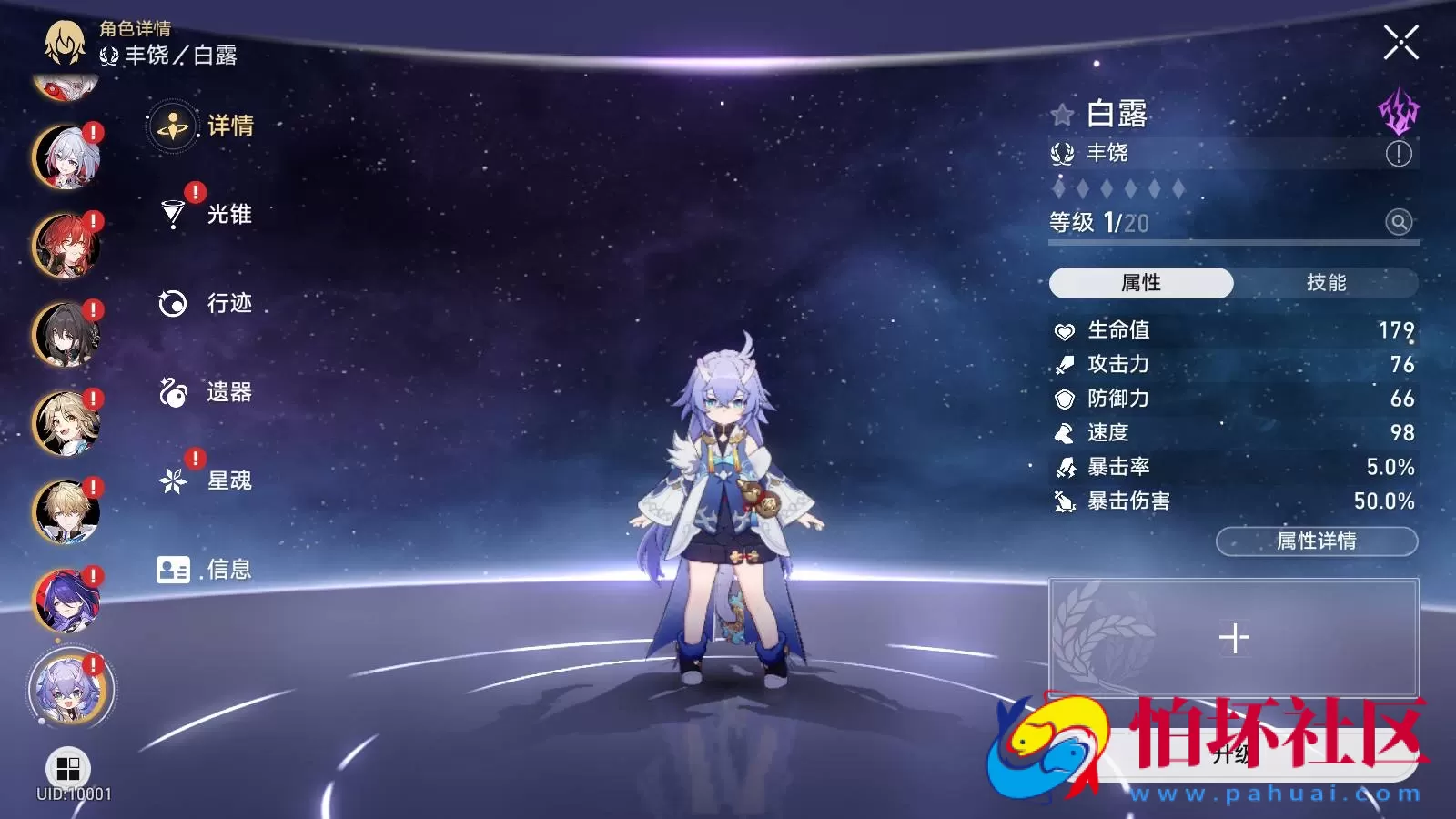This screenshot has height=819, width=1456.
Task: Open the grid view button above UID
Action: [x=68, y=769]
